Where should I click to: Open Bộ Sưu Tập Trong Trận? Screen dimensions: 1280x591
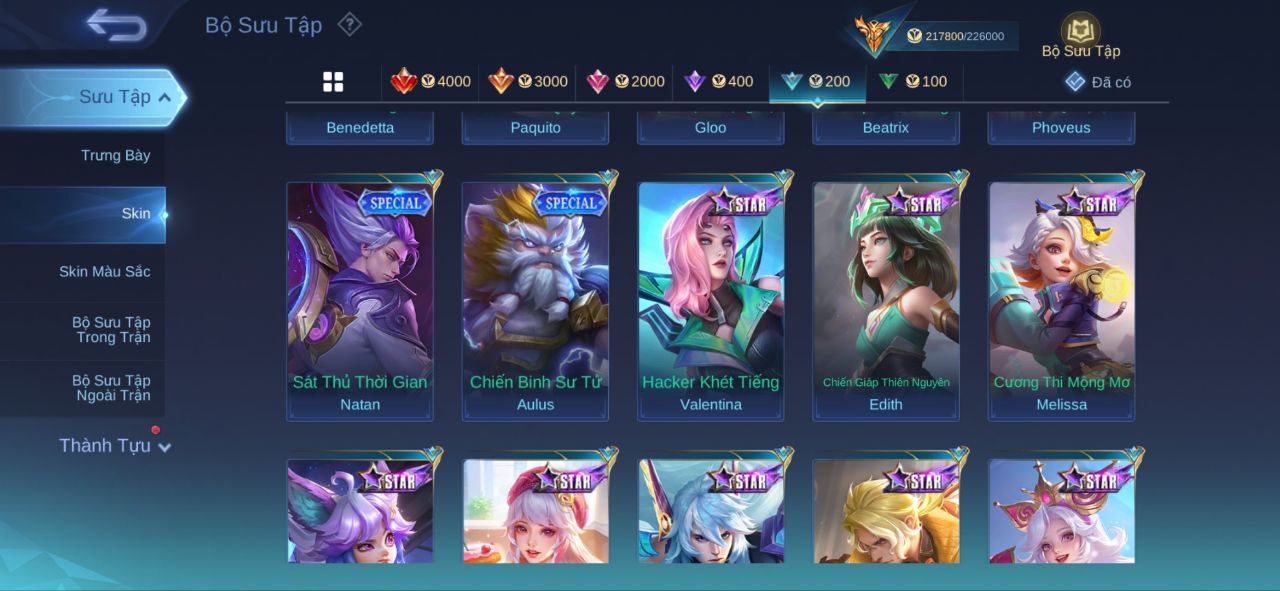(x=110, y=330)
